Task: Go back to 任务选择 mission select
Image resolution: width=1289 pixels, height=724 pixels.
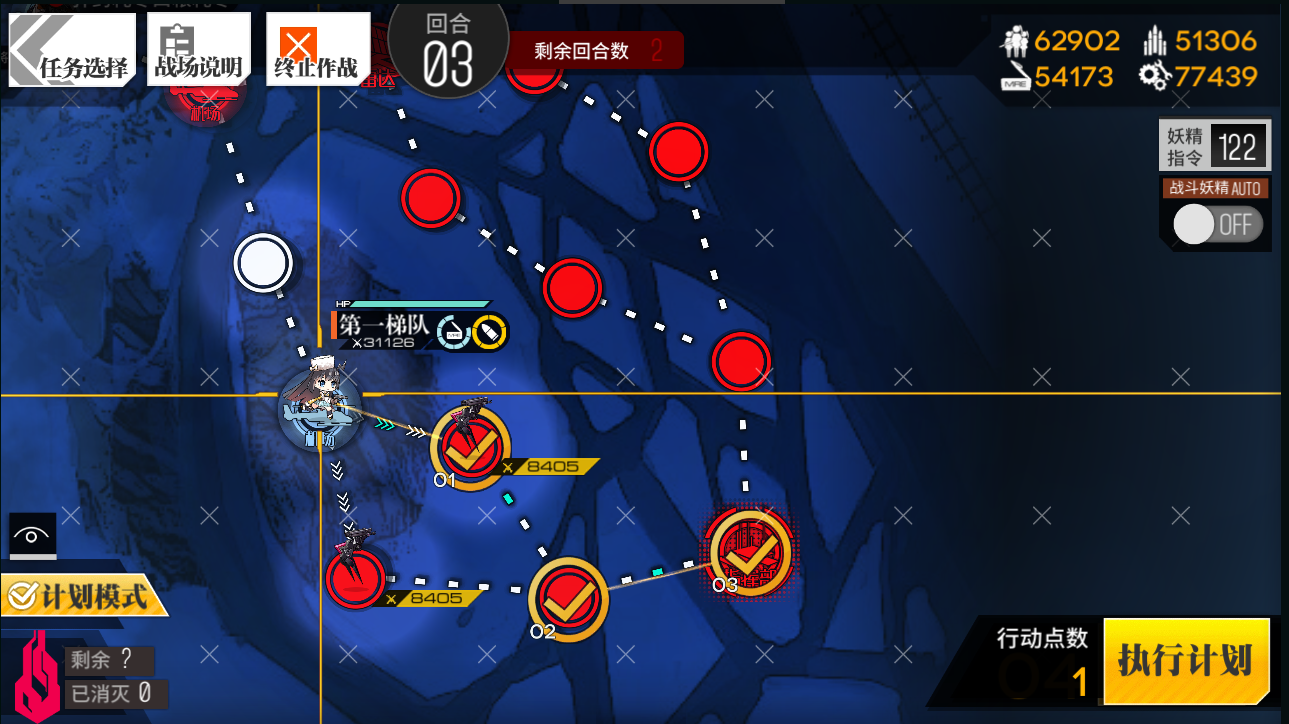Action: [70, 49]
